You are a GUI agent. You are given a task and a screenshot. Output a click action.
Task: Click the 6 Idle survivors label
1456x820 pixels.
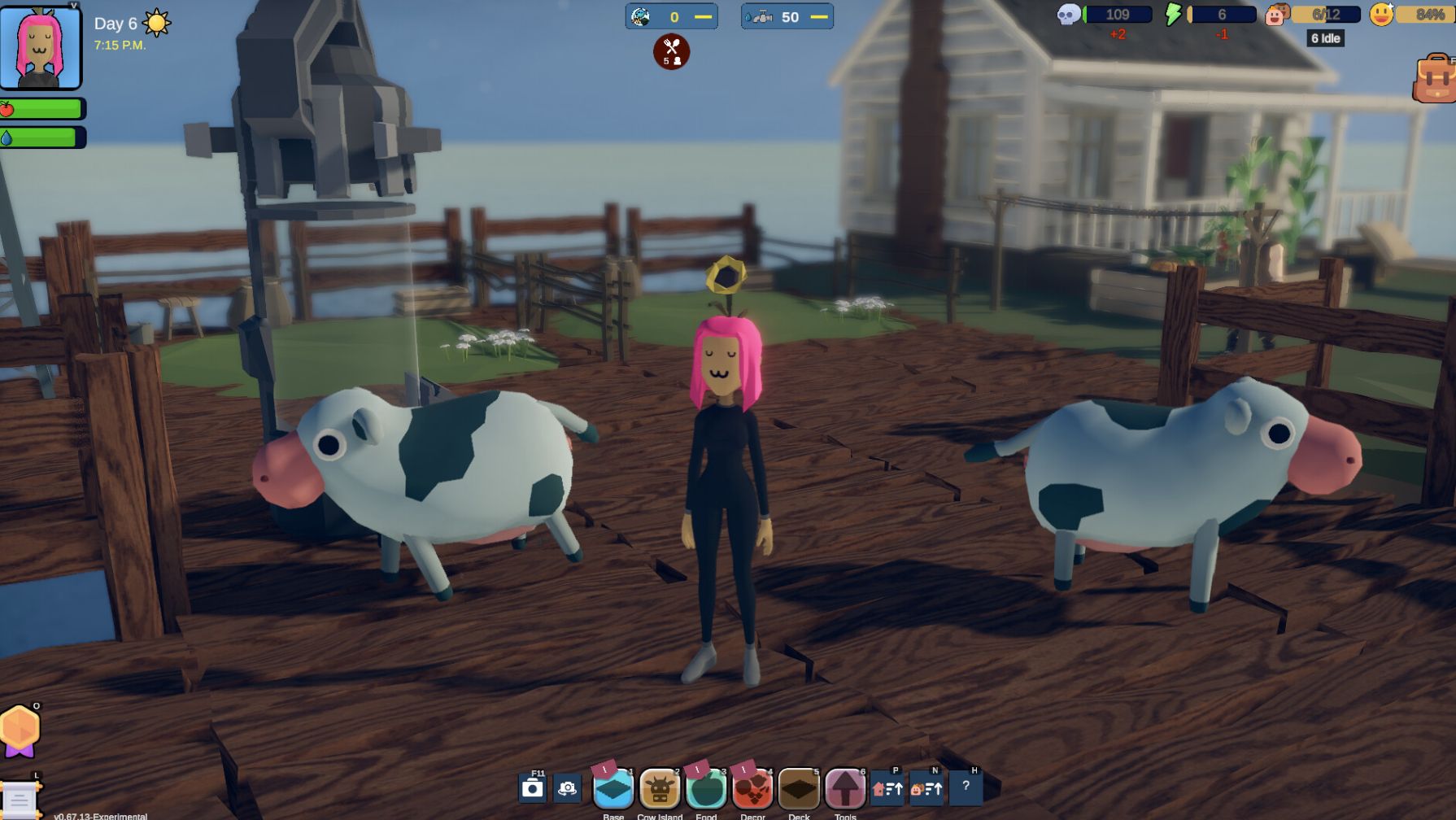(x=1325, y=38)
